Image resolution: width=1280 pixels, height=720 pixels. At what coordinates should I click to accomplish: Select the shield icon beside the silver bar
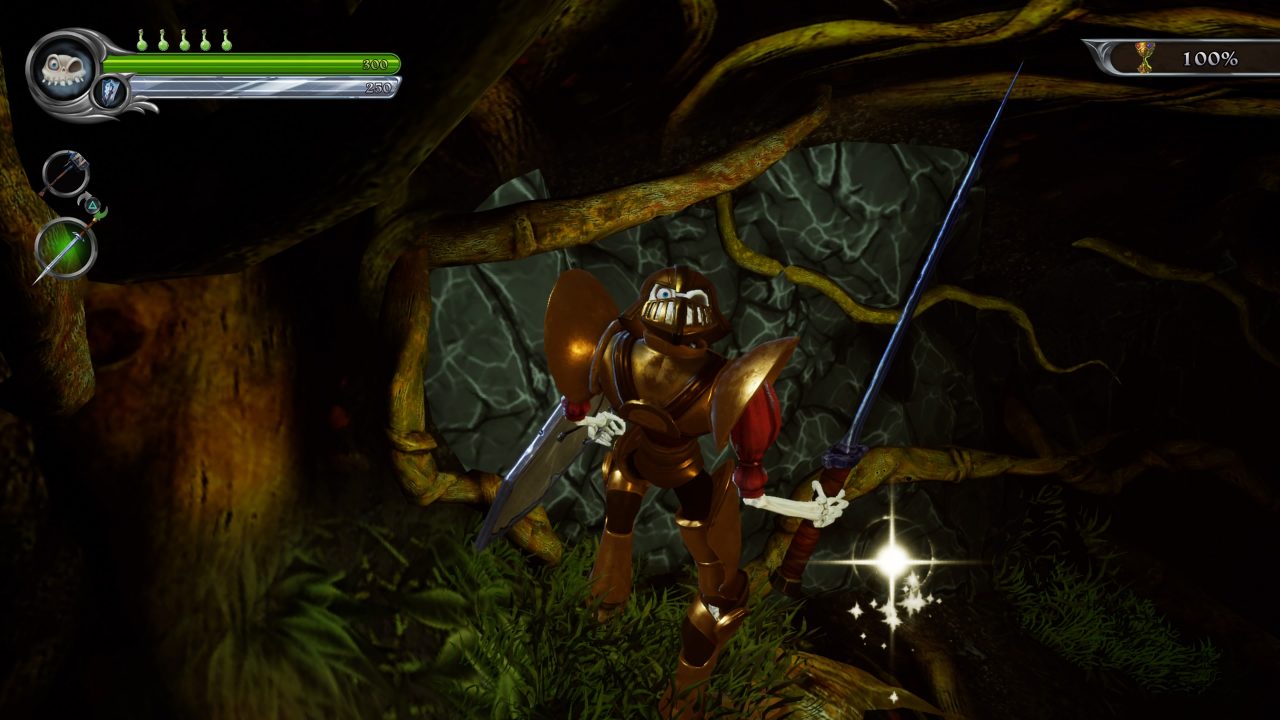[110, 93]
